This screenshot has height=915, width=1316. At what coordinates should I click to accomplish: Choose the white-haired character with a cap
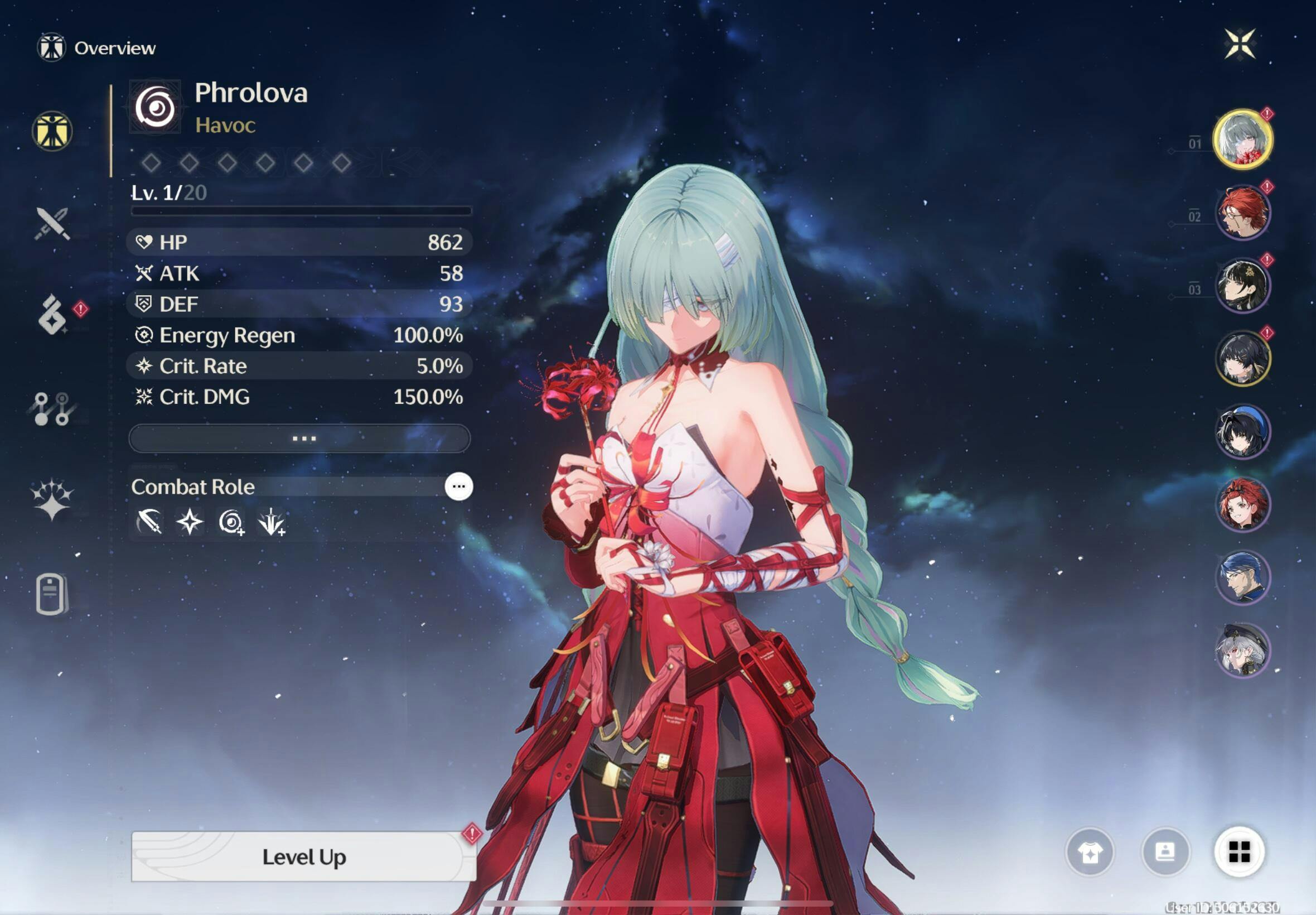point(1242,650)
